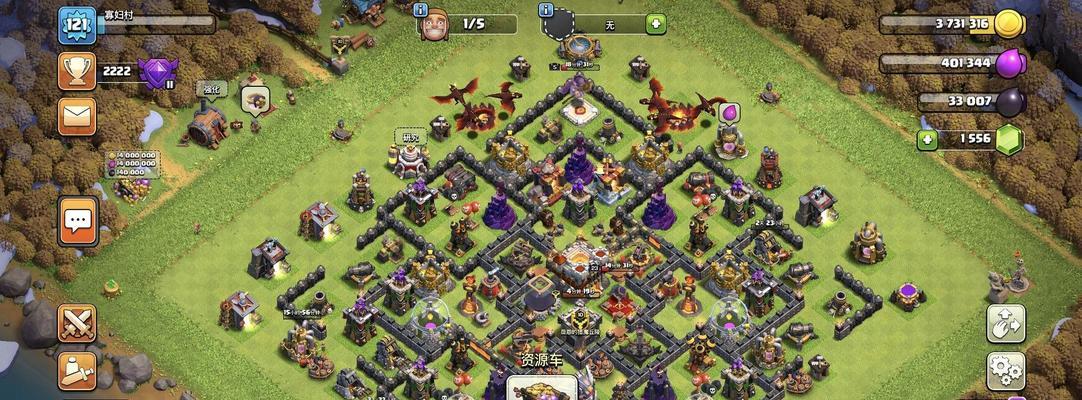Add a shield with the green plus
Viewport: 1082px width, 400px height.
click(x=655, y=23)
